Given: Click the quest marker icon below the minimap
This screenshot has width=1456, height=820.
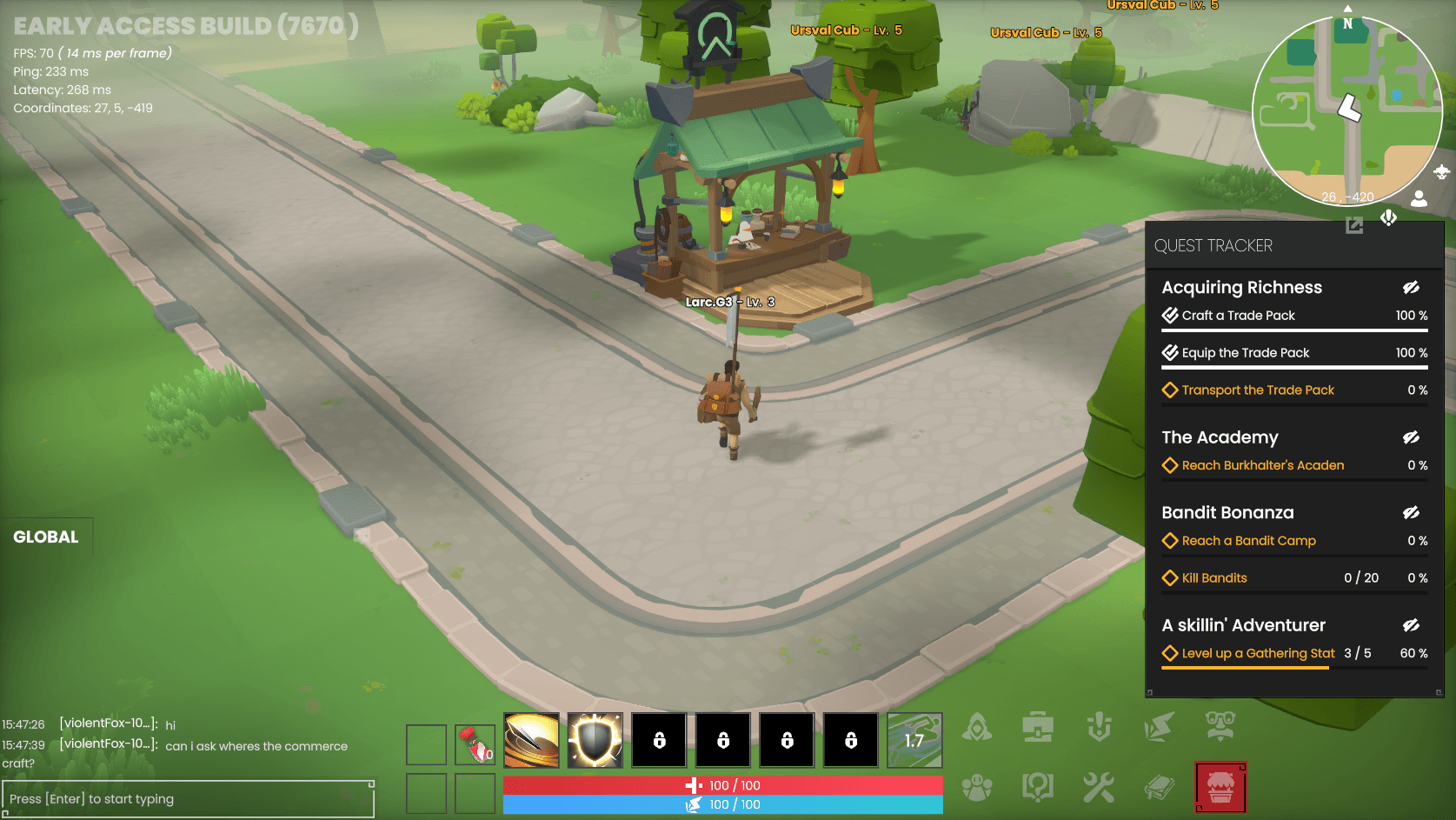Looking at the screenshot, I should click(1388, 217).
